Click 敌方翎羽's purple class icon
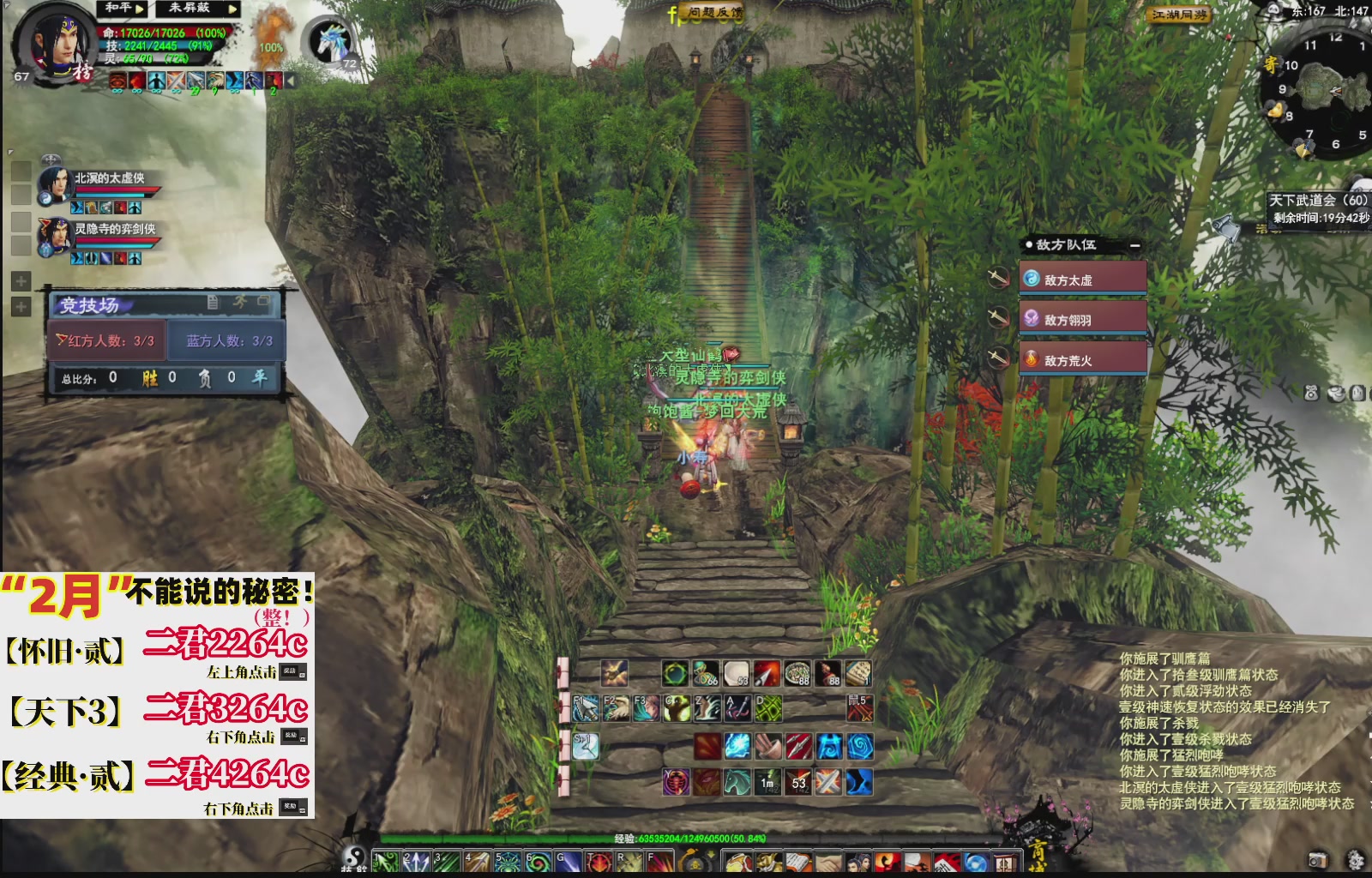The width and height of the screenshot is (1372, 878). pyautogui.click(x=1032, y=316)
